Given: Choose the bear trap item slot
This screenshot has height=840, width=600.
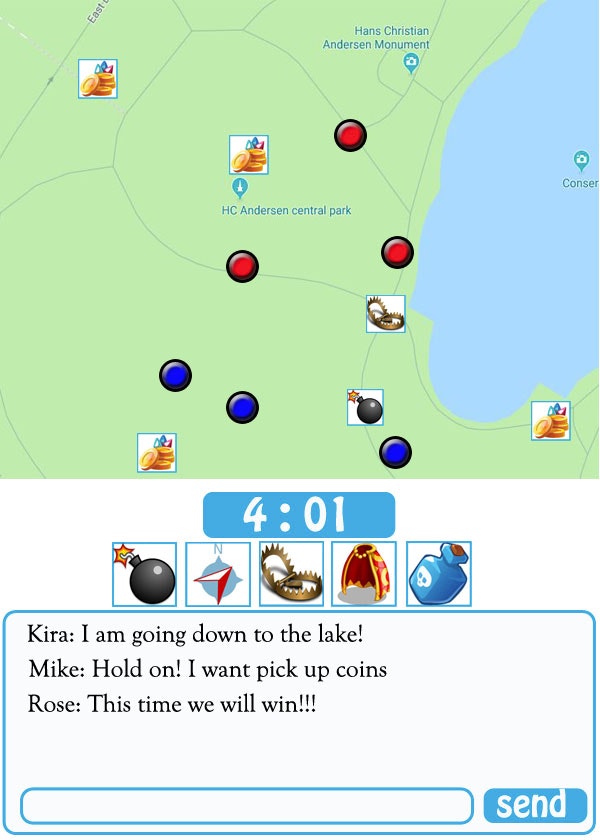Looking at the screenshot, I should click(291, 574).
